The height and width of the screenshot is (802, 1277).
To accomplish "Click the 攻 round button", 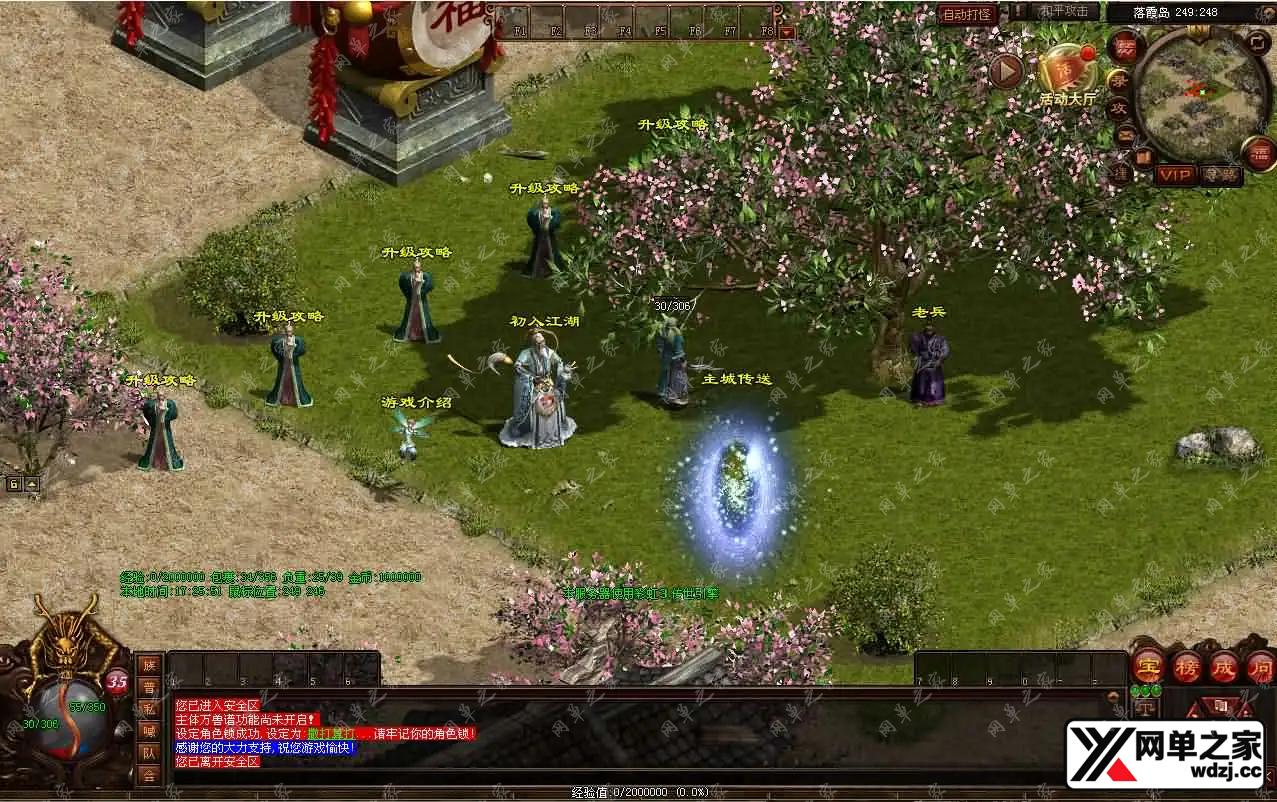I will coord(1117,108).
